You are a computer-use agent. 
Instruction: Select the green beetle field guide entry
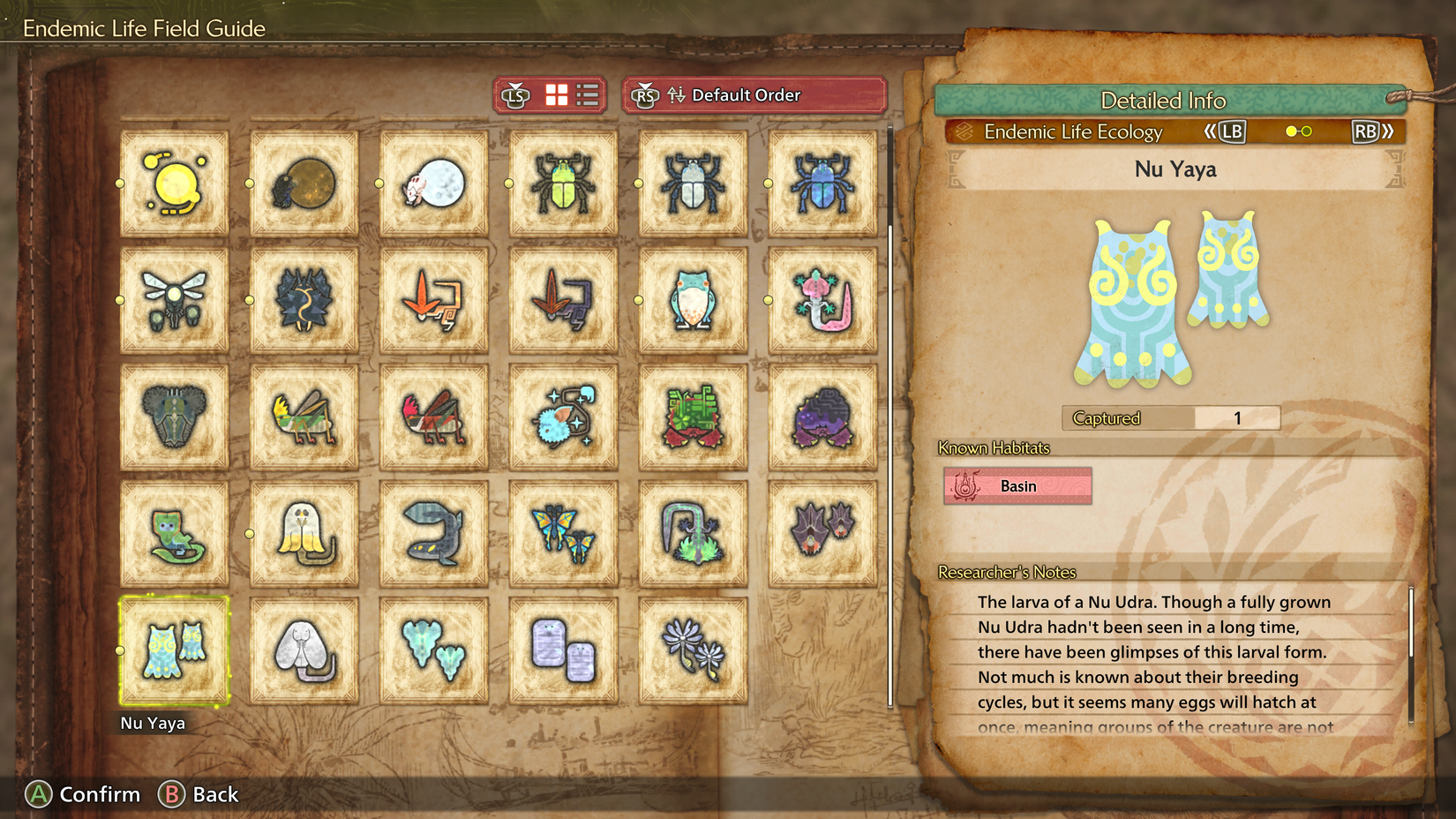tap(561, 182)
